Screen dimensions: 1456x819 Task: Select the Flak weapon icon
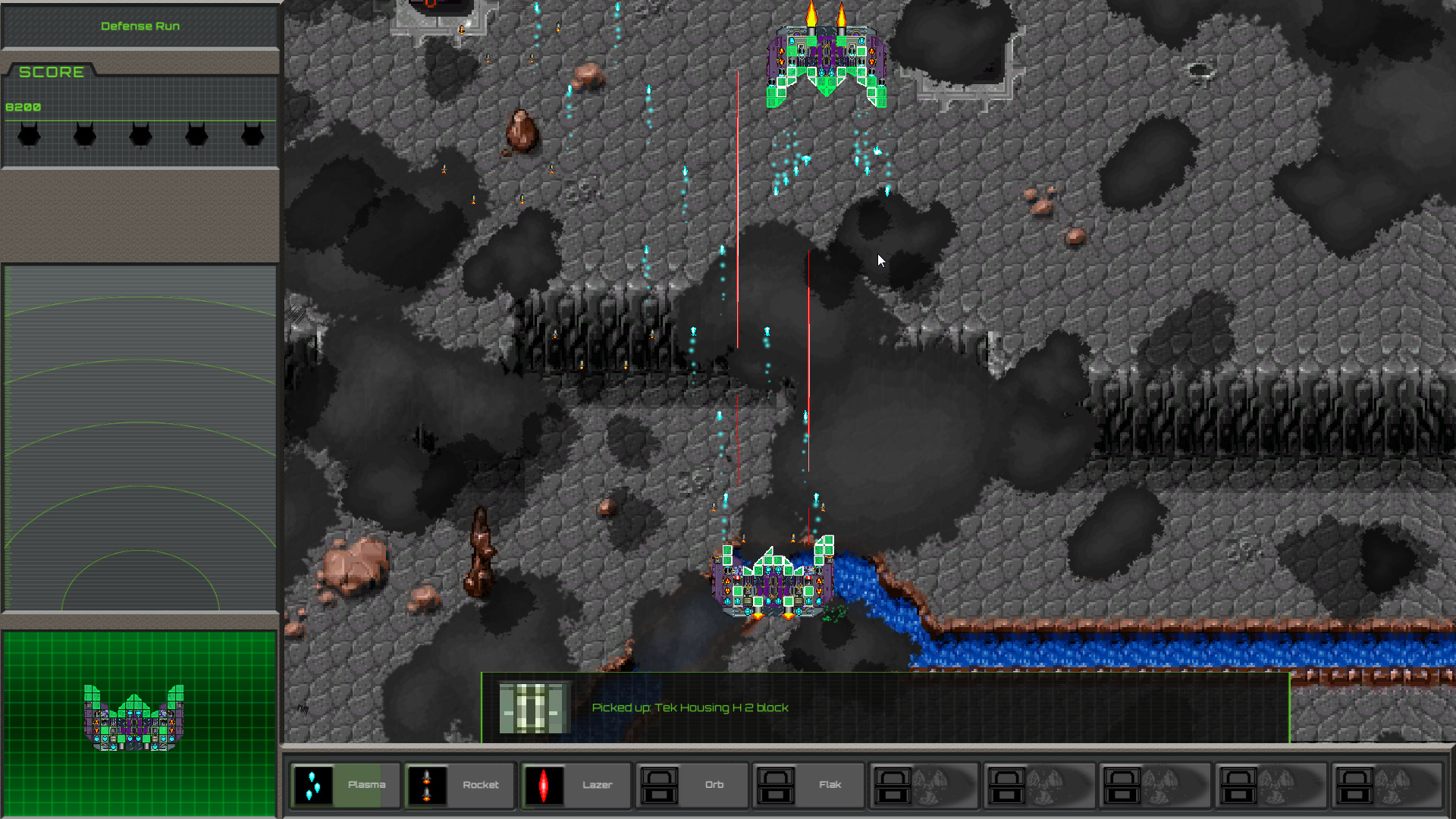(775, 785)
